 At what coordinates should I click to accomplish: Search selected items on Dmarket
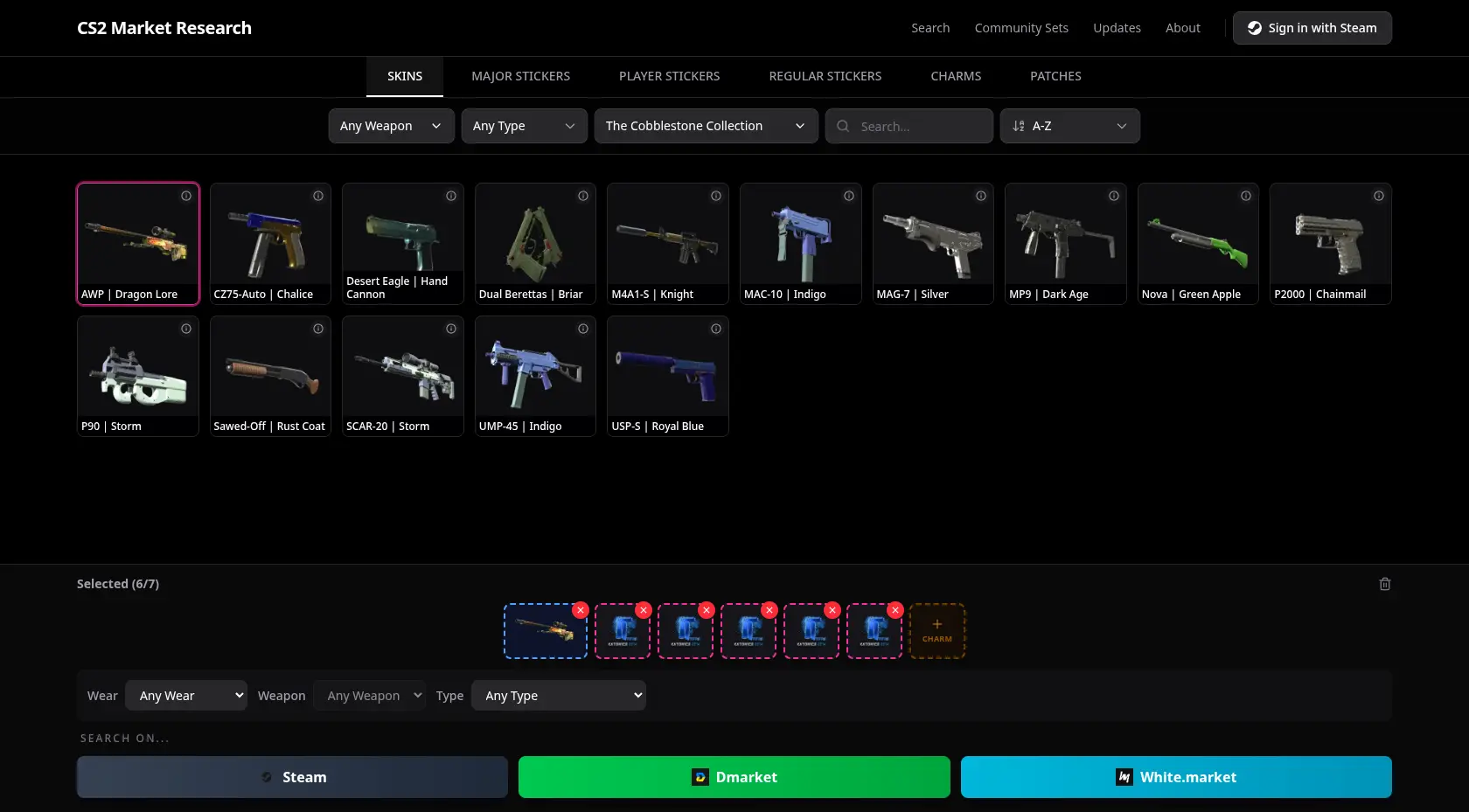pyautogui.click(x=734, y=777)
